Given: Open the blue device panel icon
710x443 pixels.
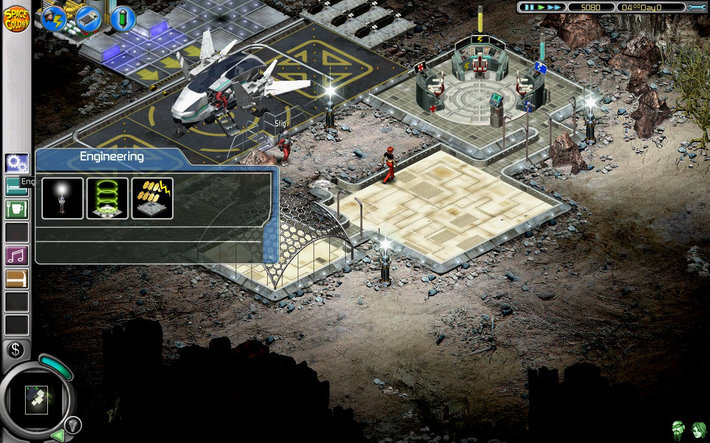Looking at the screenshot, I should pyautogui.click(x=88, y=18).
